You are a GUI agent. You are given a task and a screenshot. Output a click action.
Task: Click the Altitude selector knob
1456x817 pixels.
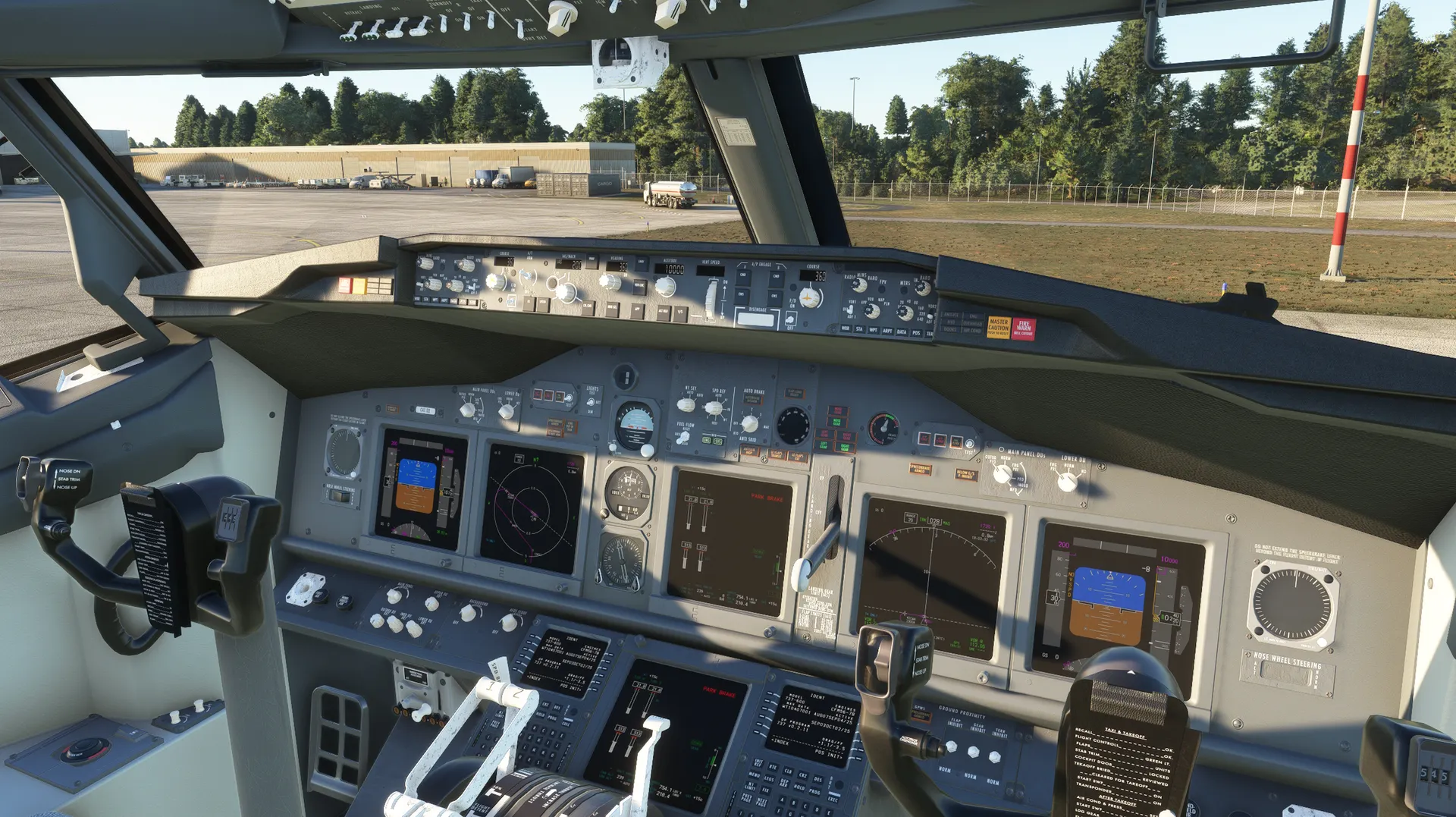click(x=665, y=287)
